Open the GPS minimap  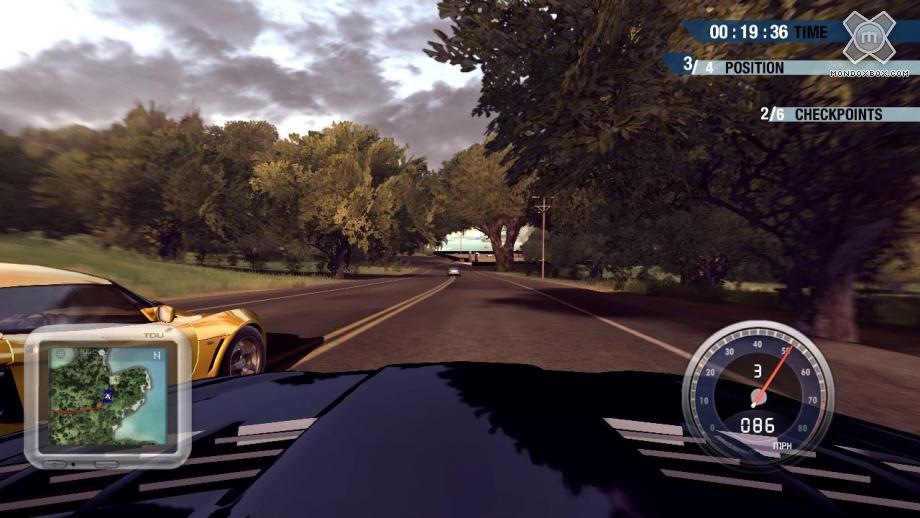(108, 395)
